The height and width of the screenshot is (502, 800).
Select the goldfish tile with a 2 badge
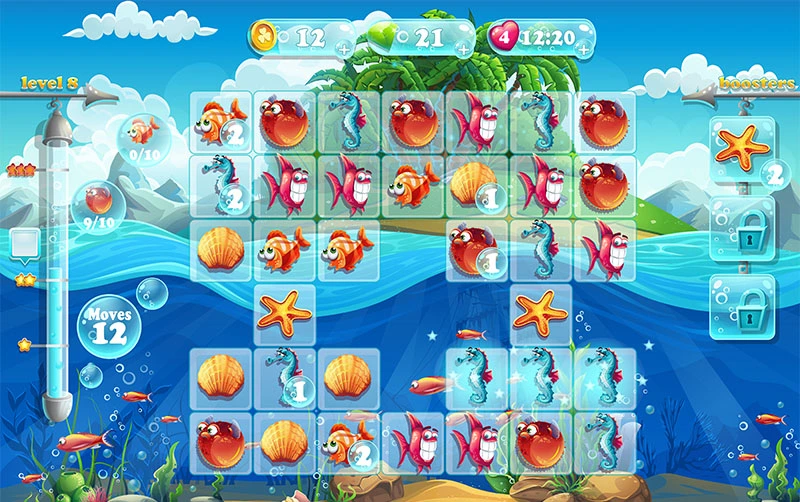(x=219, y=122)
